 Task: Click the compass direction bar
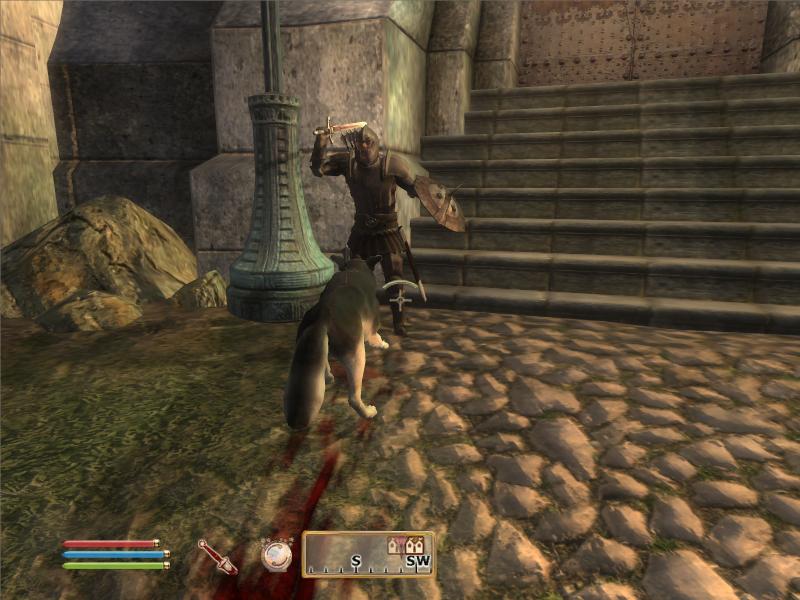tap(368, 555)
